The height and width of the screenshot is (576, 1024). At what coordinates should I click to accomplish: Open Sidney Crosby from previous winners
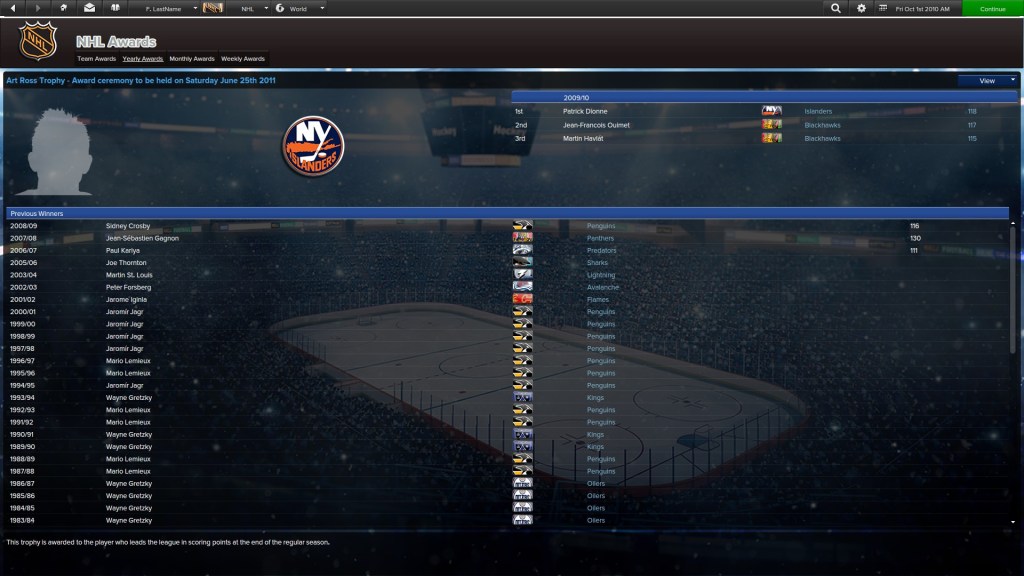point(128,226)
